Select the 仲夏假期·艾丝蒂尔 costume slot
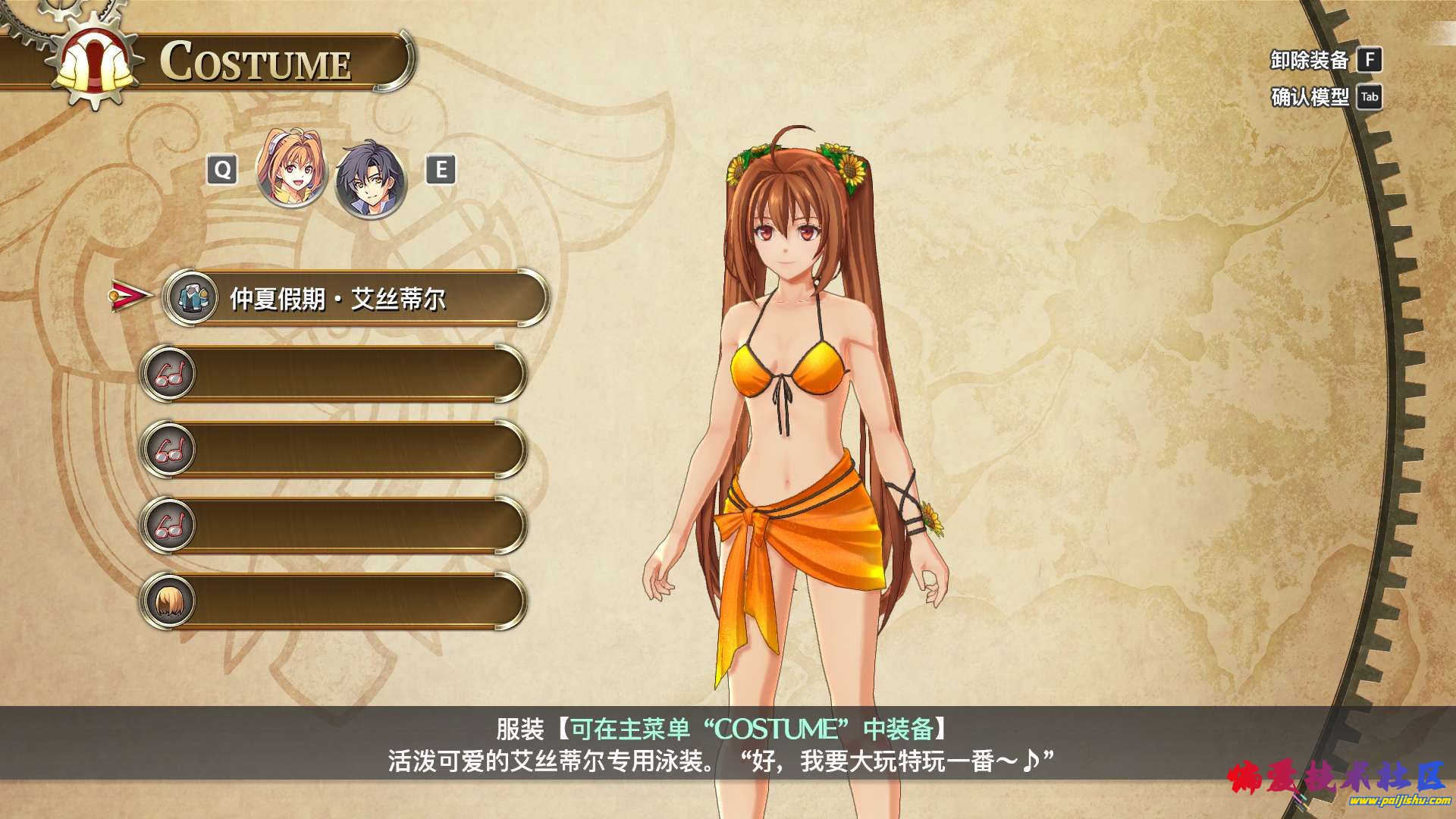 pyautogui.click(x=355, y=299)
